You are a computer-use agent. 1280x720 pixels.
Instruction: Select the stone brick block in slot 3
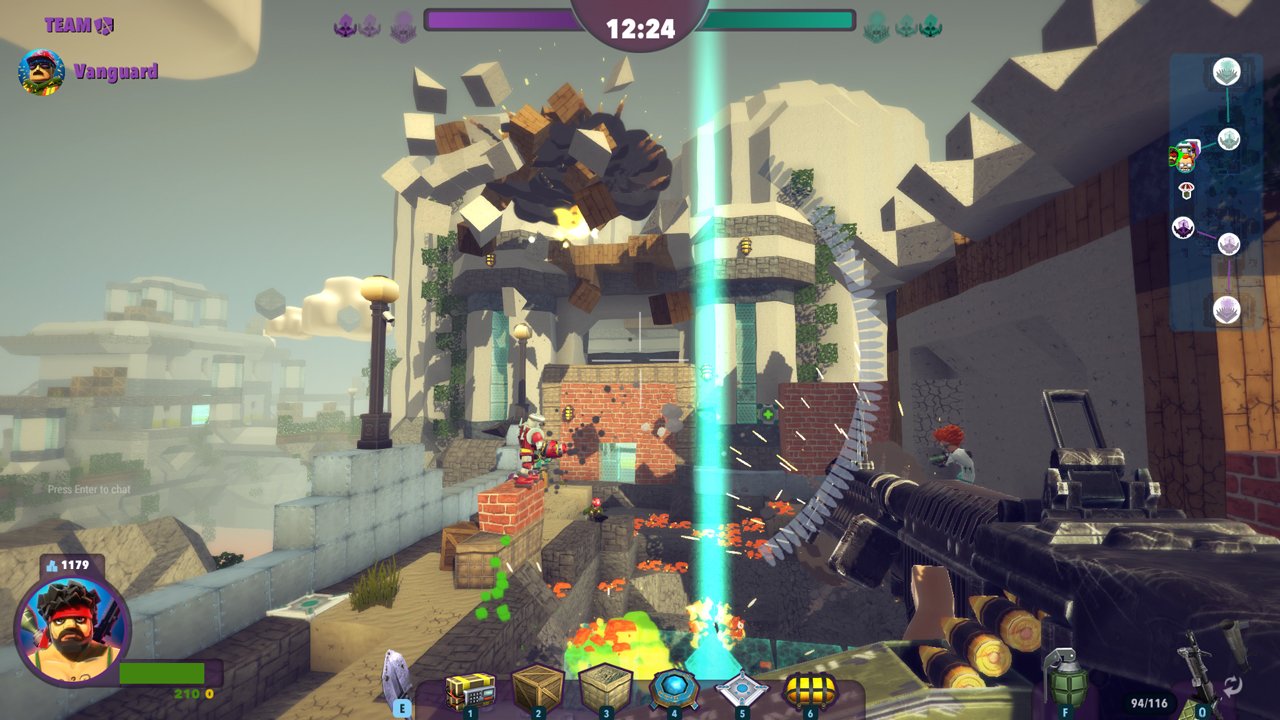click(x=605, y=688)
